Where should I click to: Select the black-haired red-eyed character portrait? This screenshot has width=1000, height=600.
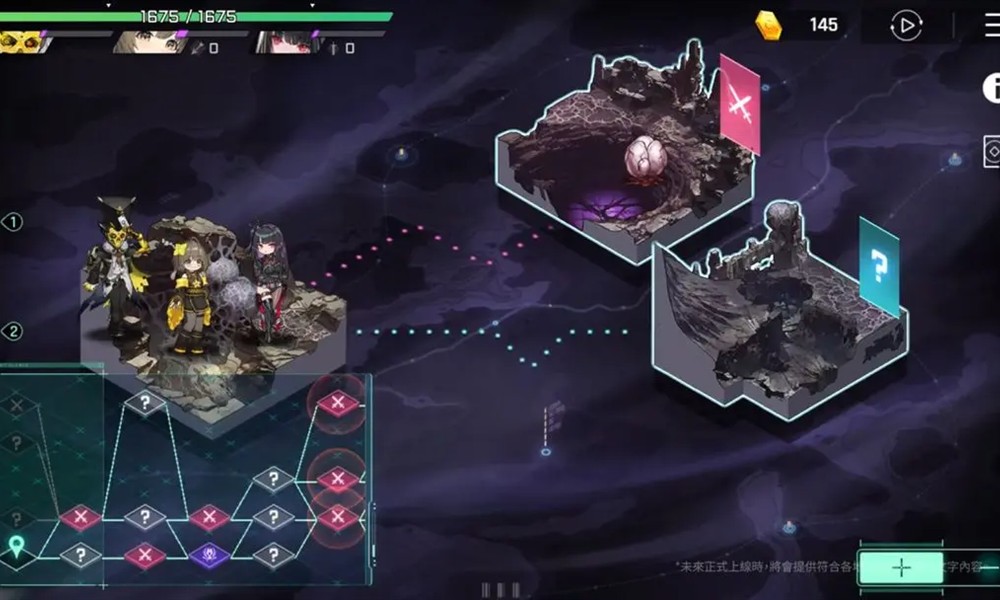click(281, 42)
